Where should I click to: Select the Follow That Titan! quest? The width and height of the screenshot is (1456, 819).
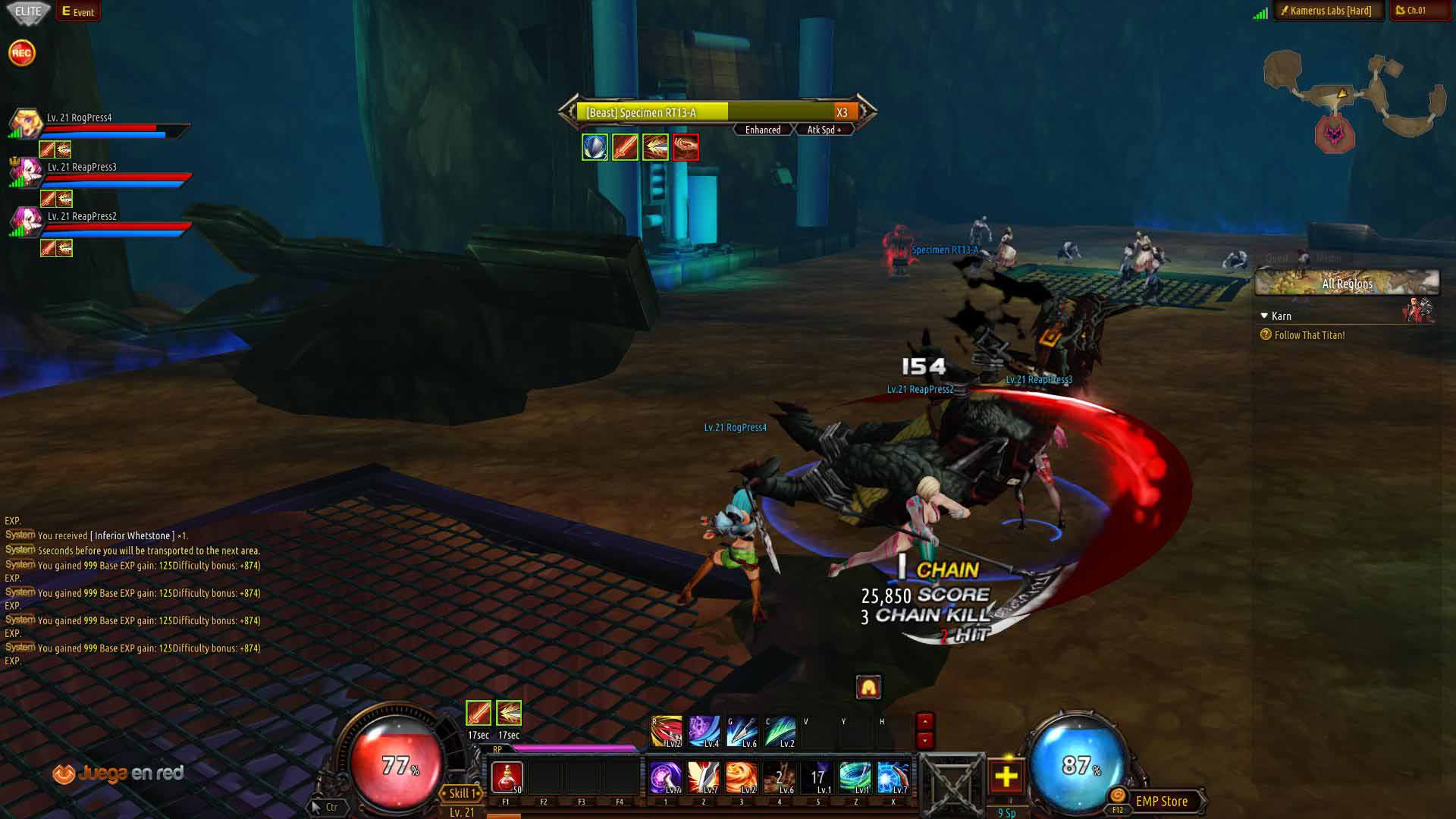[1310, 335]
